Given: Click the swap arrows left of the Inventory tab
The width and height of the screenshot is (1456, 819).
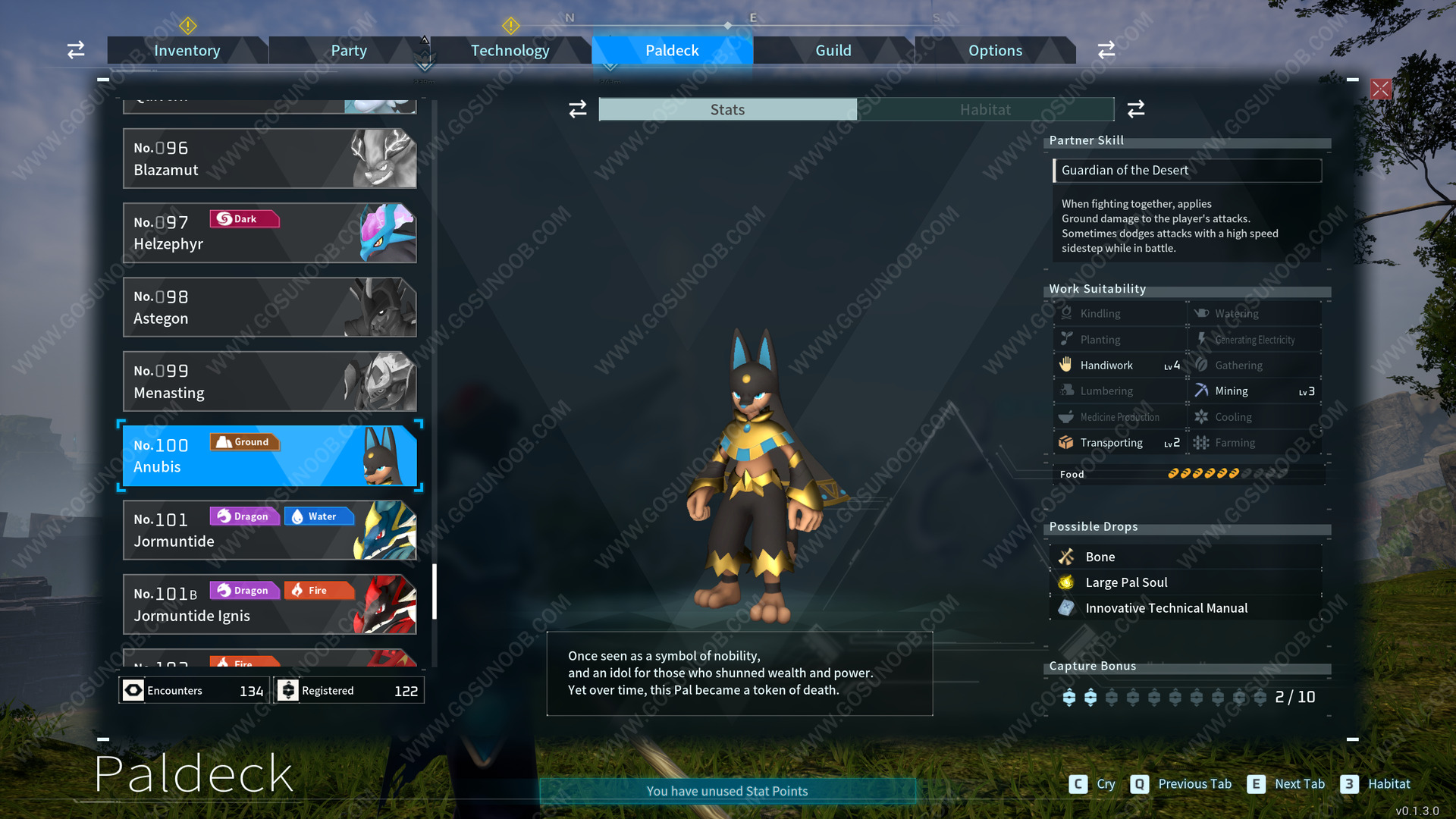Looking at the screenshot, I should click(75, 49).
